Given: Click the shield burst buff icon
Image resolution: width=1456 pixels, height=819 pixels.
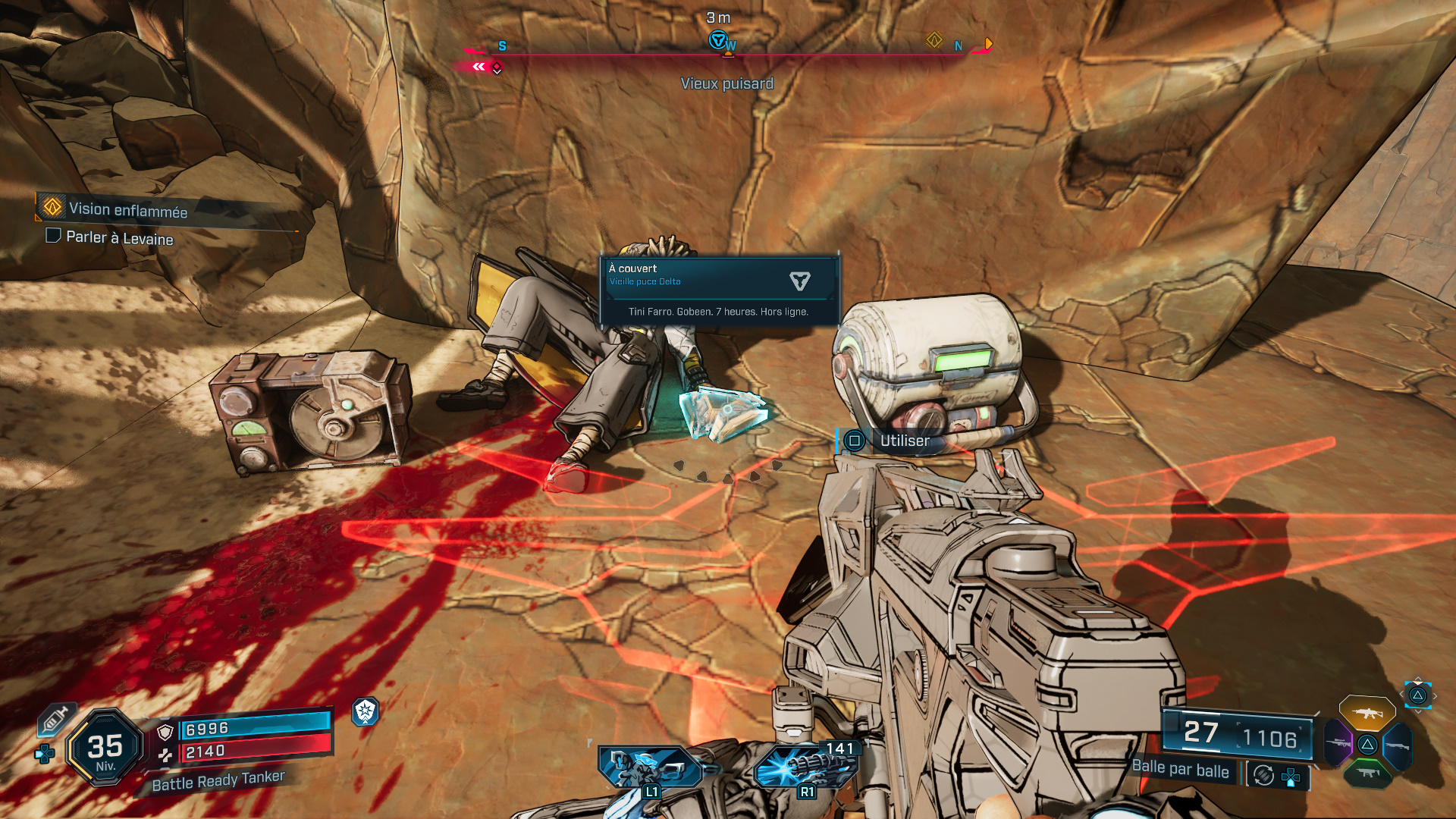Looking at the screenshot, I should tap(366, 711).
